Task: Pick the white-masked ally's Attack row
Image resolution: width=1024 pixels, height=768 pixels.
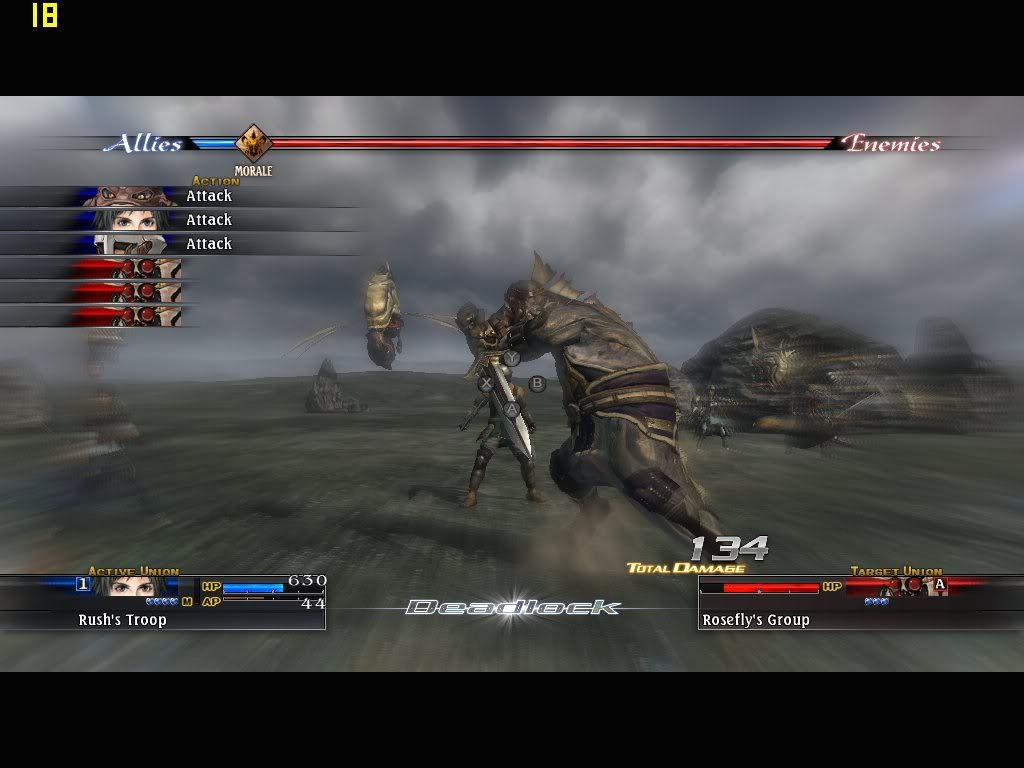Action: click(180, 244)
